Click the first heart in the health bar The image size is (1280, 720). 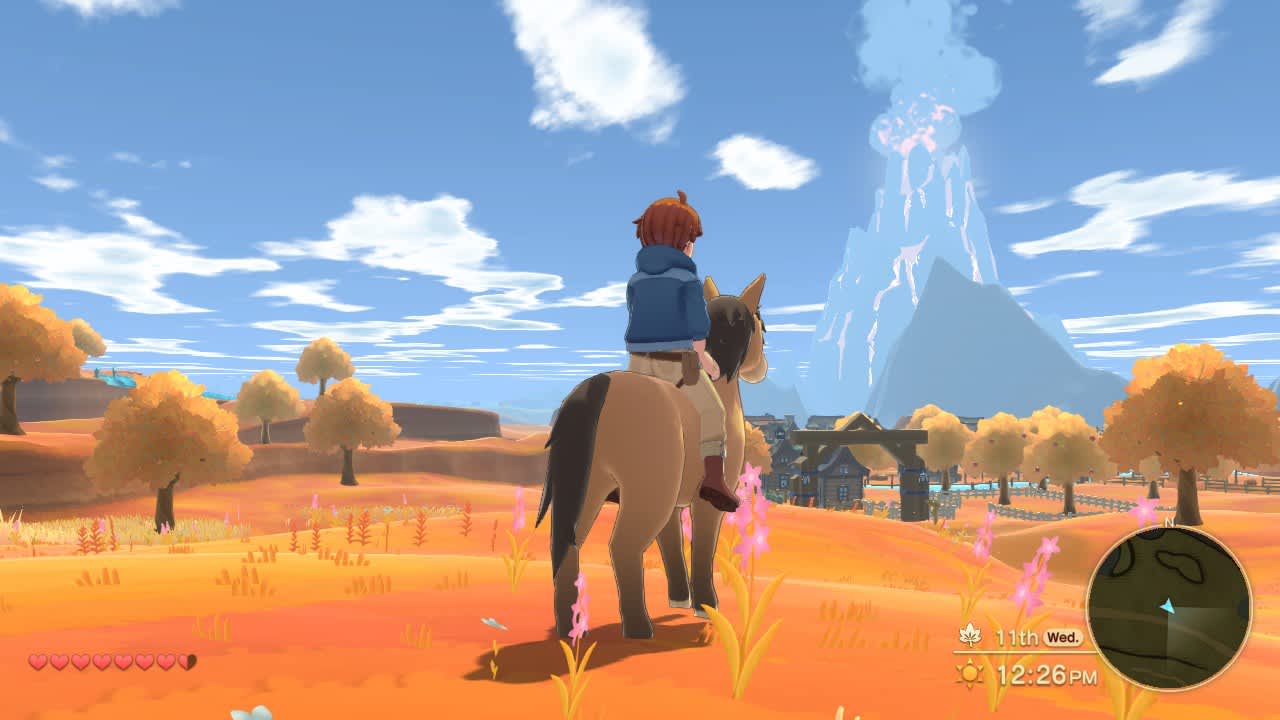(37, 662)
